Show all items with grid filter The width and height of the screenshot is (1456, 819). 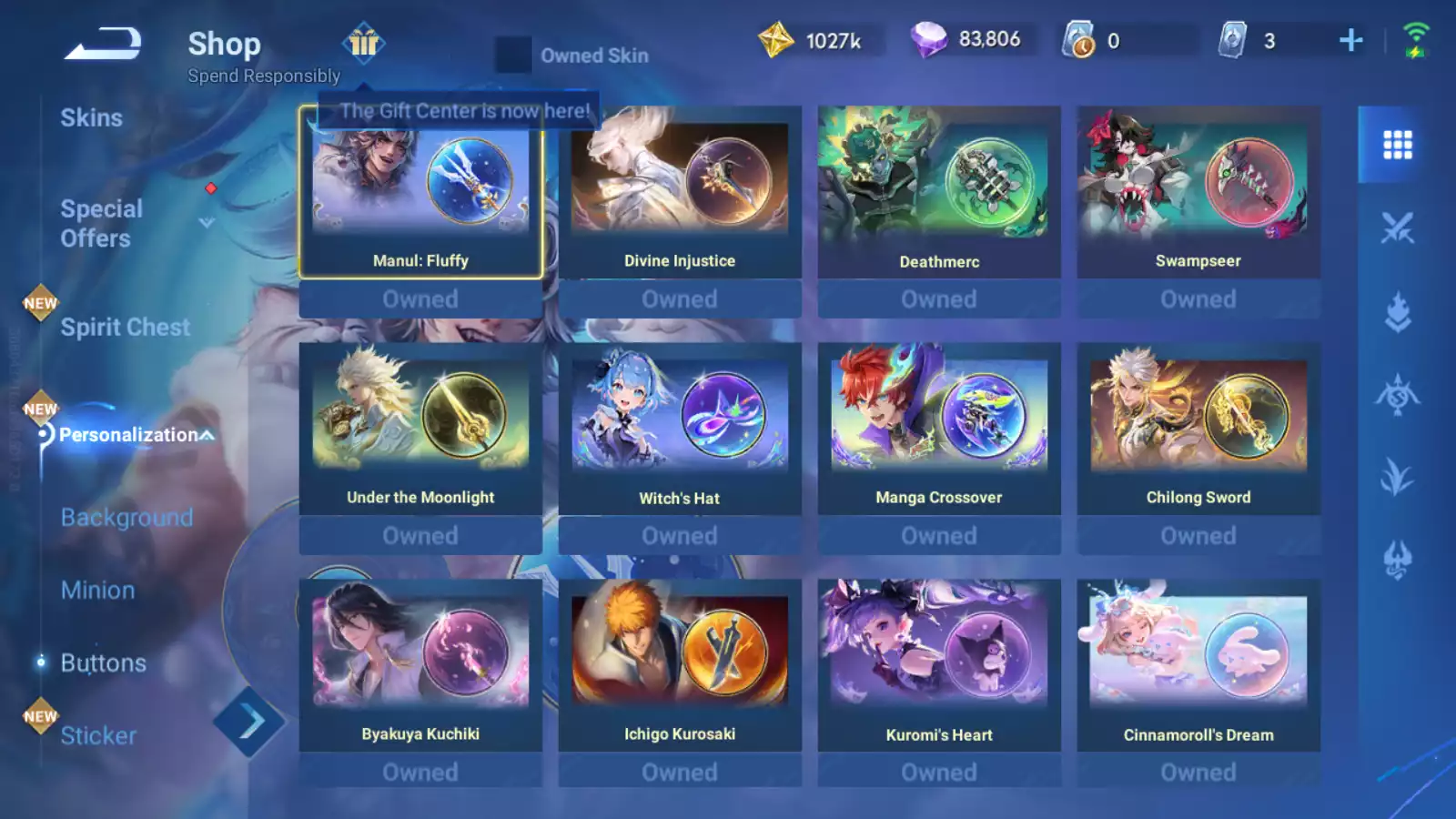(1397, 145)
